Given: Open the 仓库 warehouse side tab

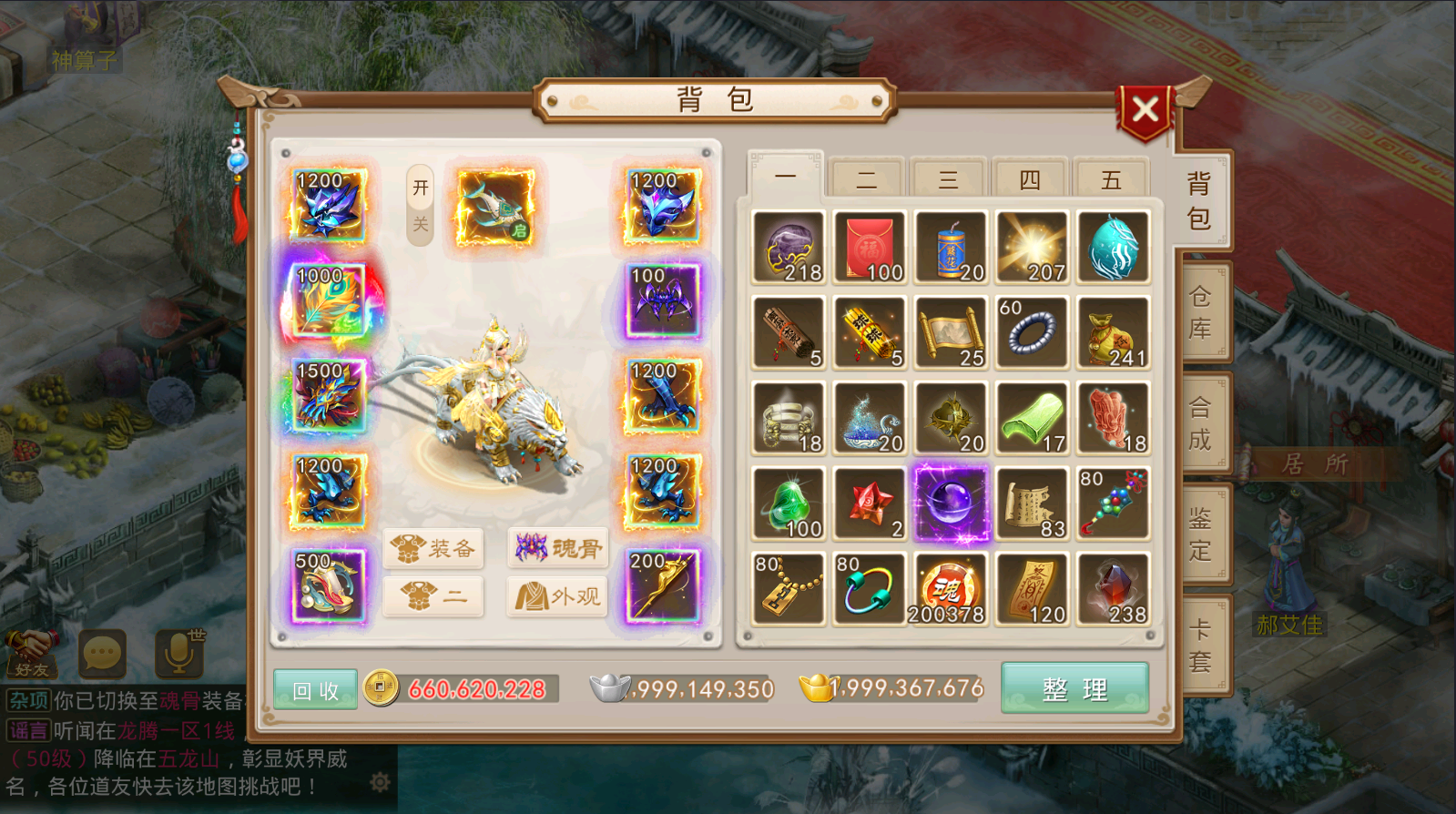Looking at the screenshot, I should [x=1201, y=312].
